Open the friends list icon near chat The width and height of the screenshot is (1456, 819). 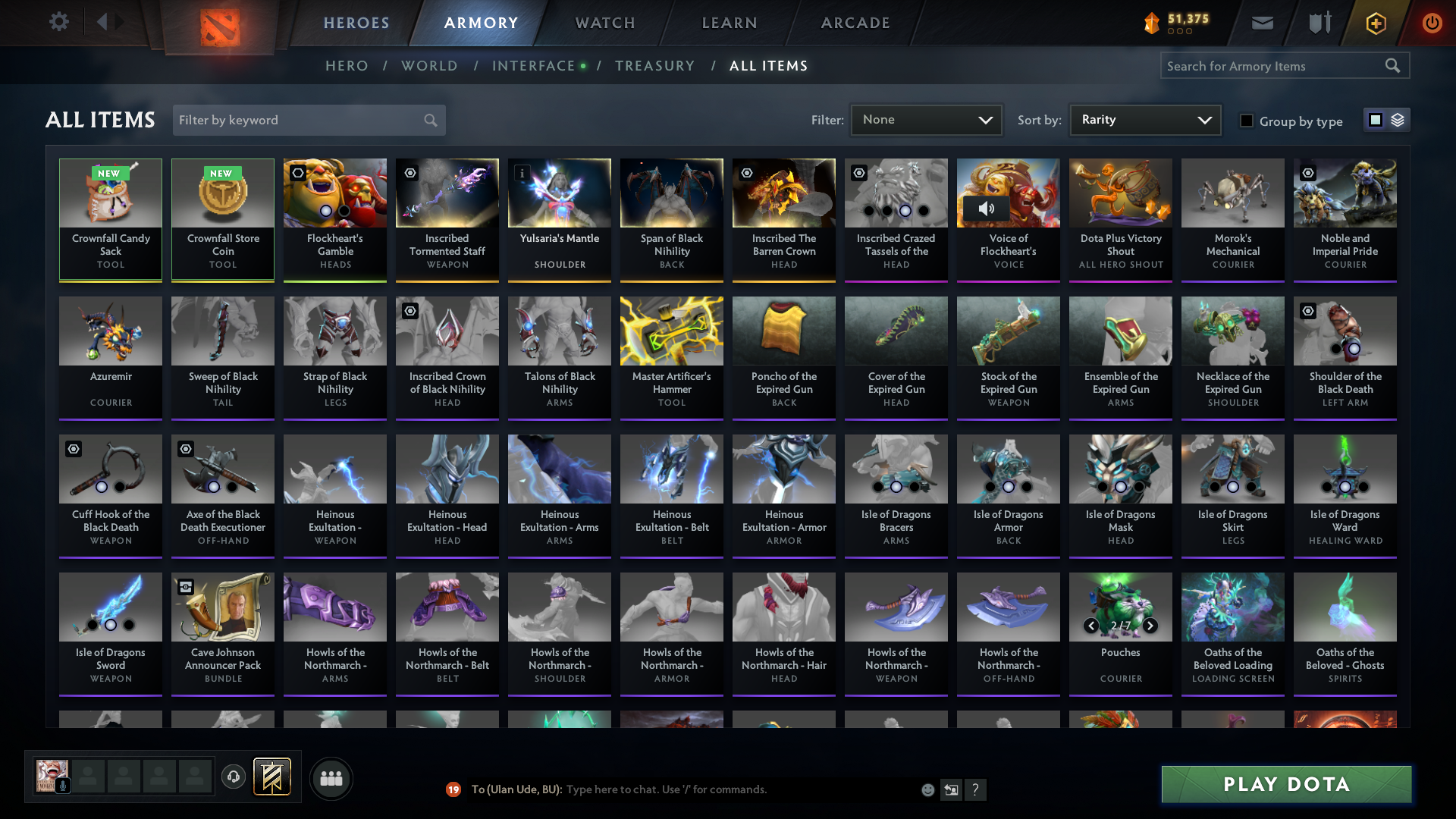331,778
